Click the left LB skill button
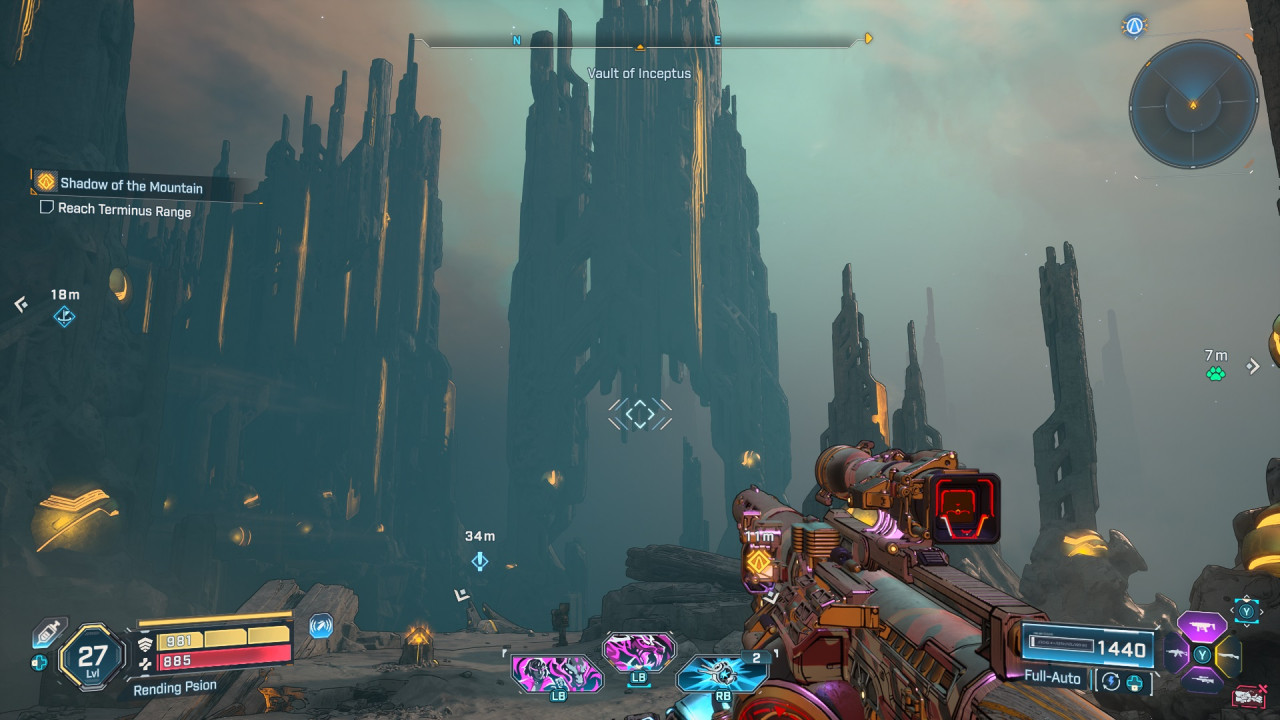This screenshot has height=720, width=1280. tap(557, 675)
